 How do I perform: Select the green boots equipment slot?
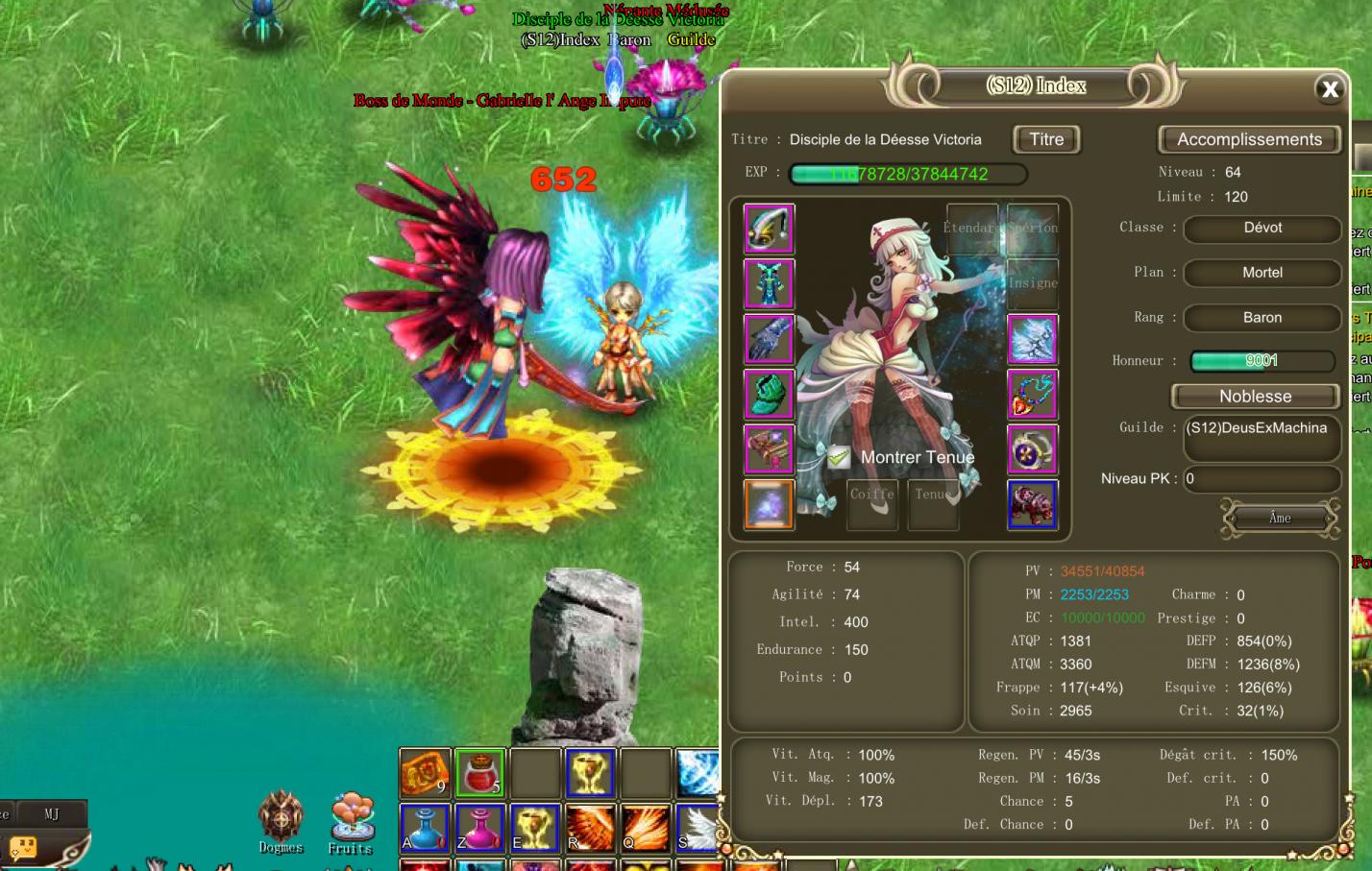pyautogui.click(x=769, y=394)
